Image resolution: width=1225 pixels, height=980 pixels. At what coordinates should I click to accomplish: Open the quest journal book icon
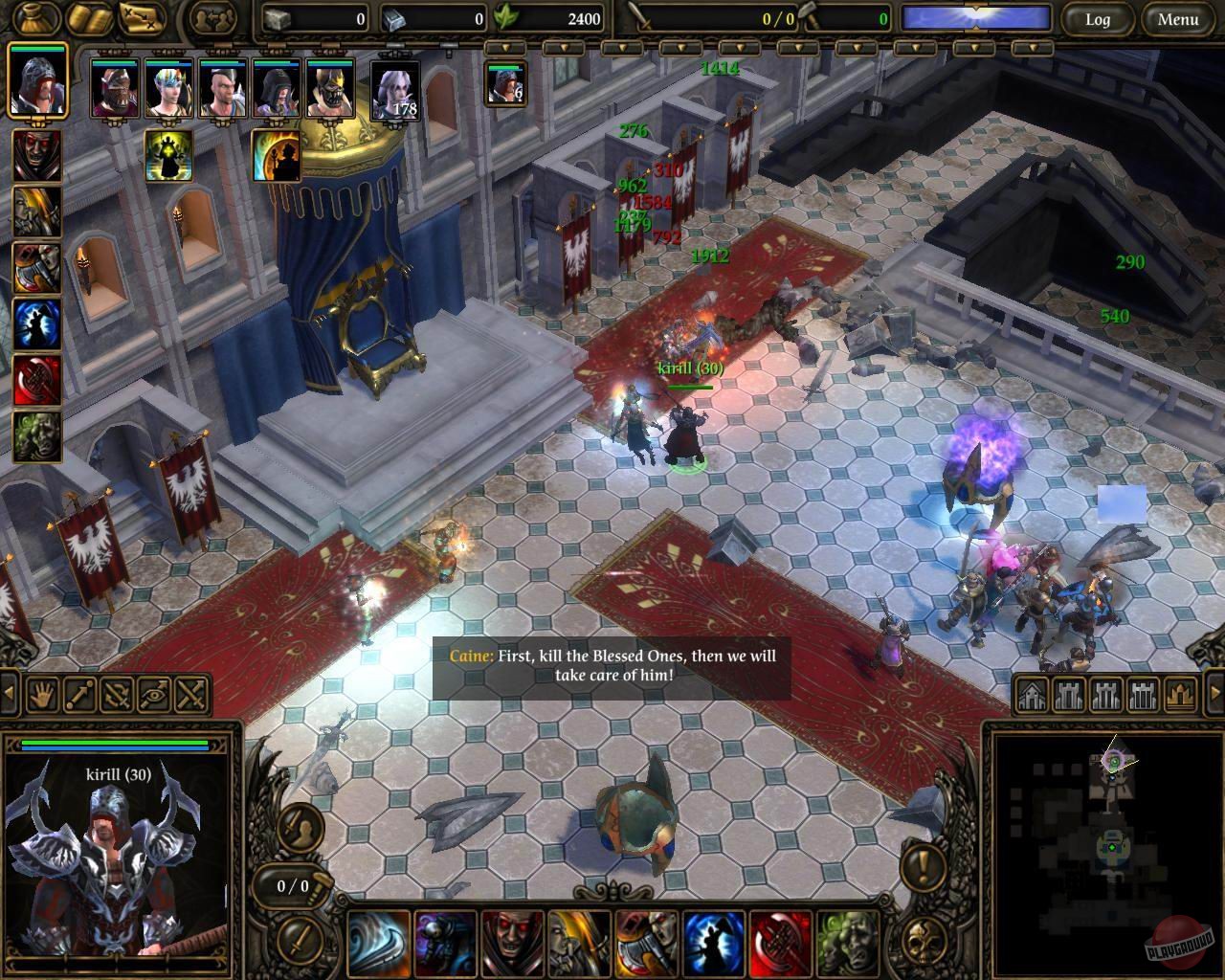click(86, 16)
